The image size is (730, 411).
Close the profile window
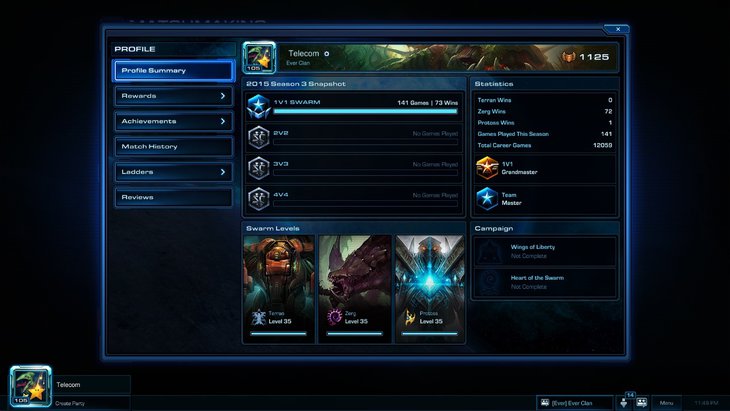click(617, 29)
